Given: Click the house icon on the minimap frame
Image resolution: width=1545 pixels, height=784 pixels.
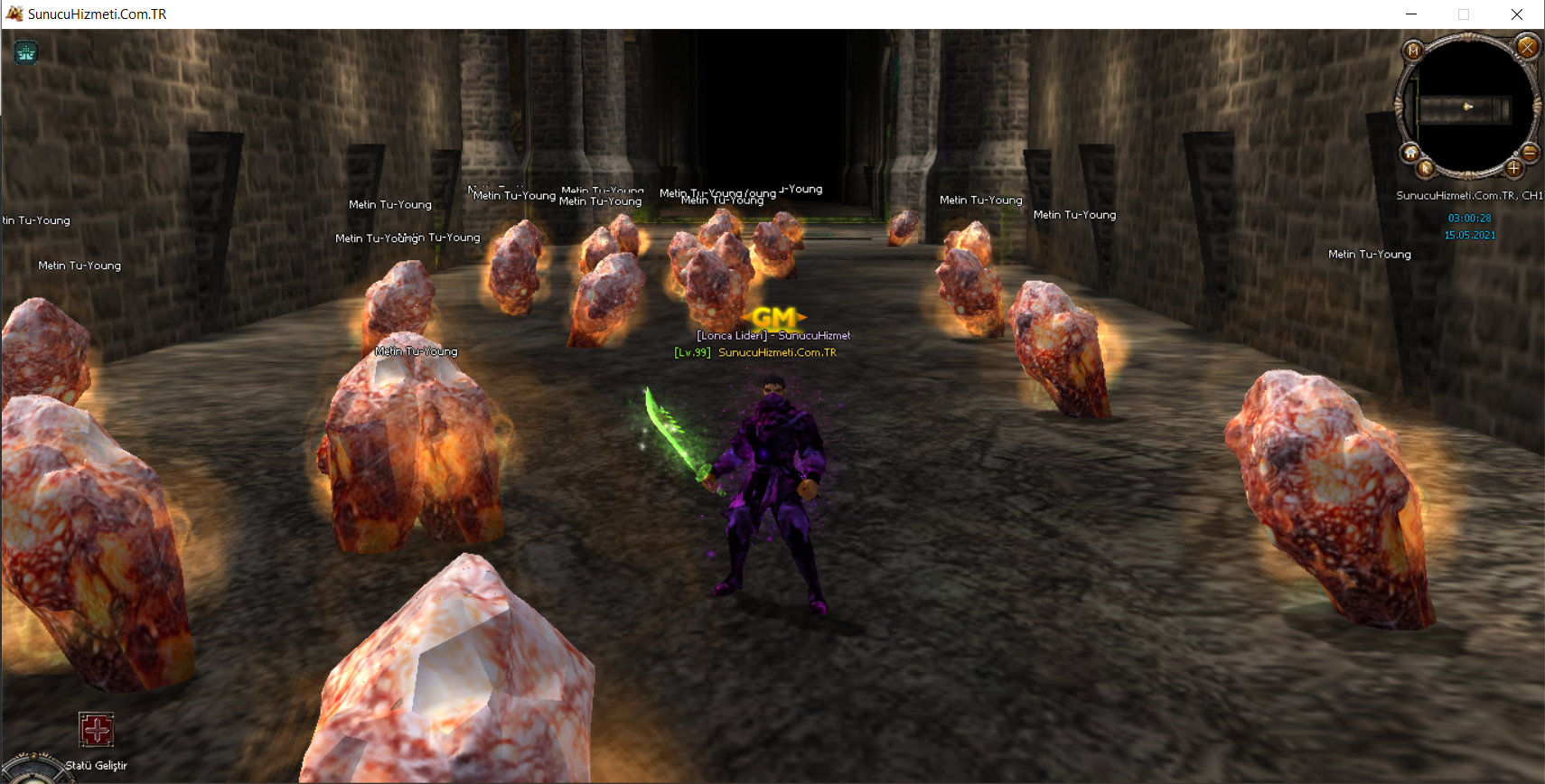Looking at the screenshot, I should (x=1410, y=153).
